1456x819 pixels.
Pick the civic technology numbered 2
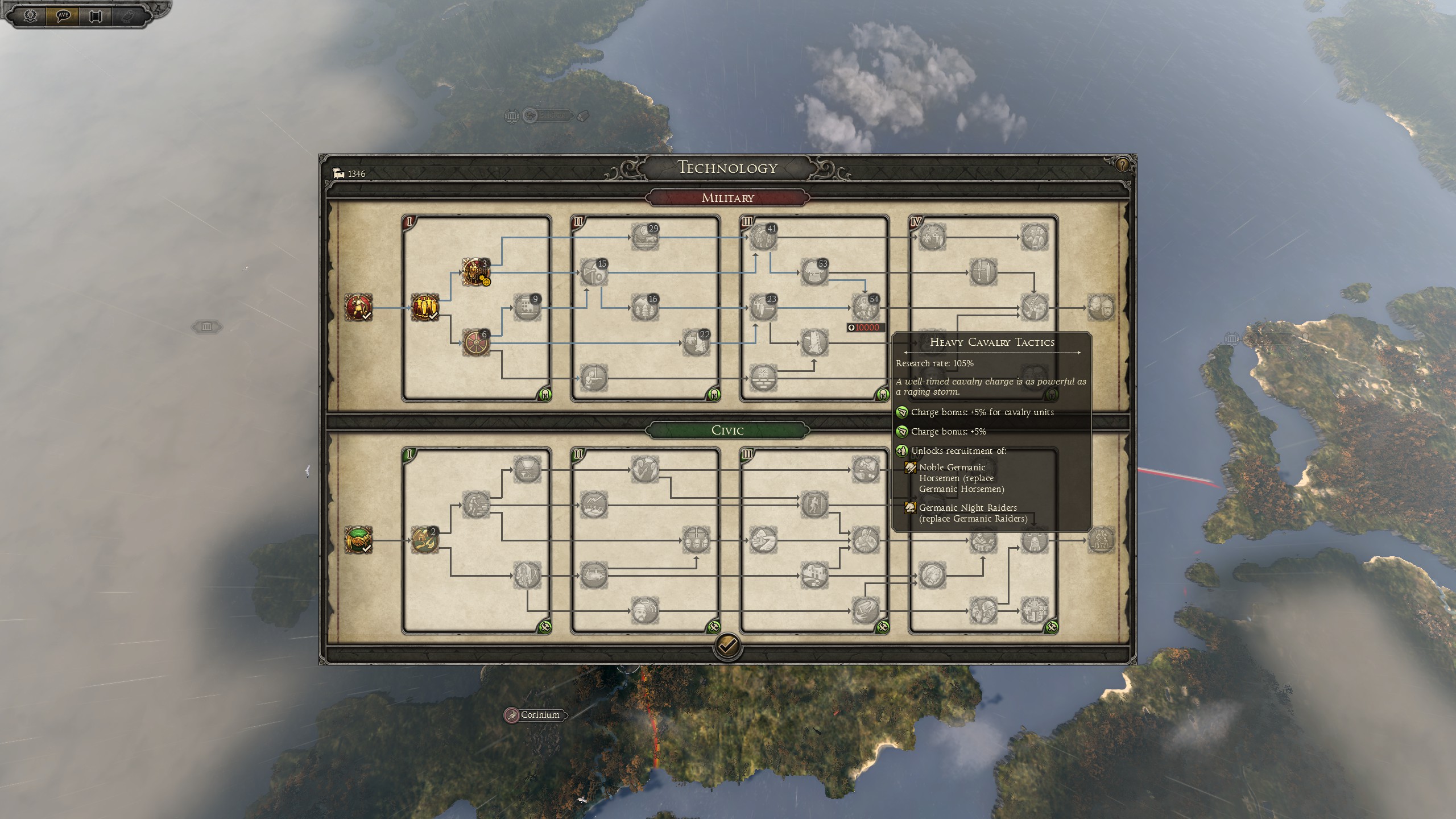424,540
